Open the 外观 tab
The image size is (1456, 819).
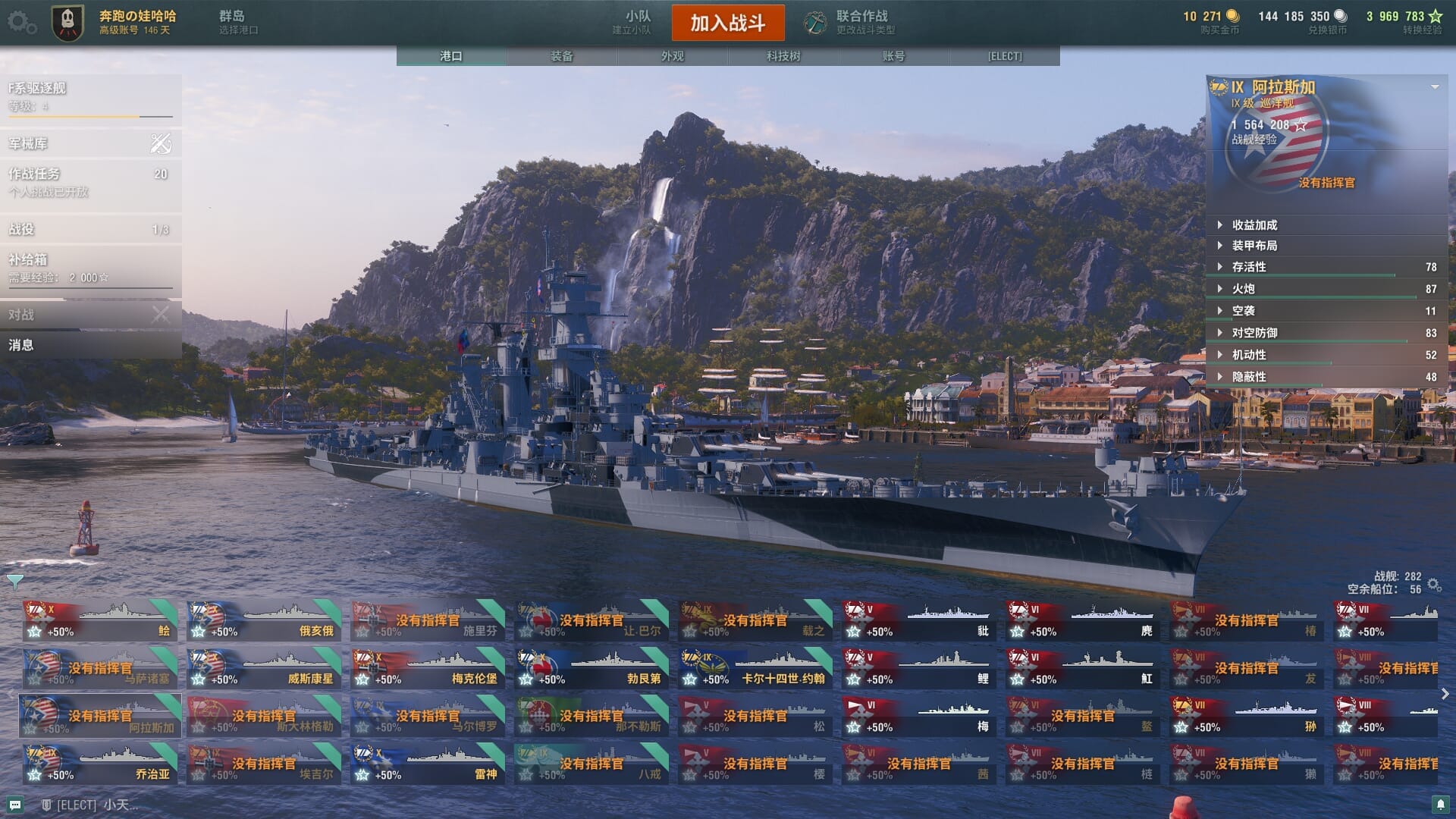click(672, 56)
